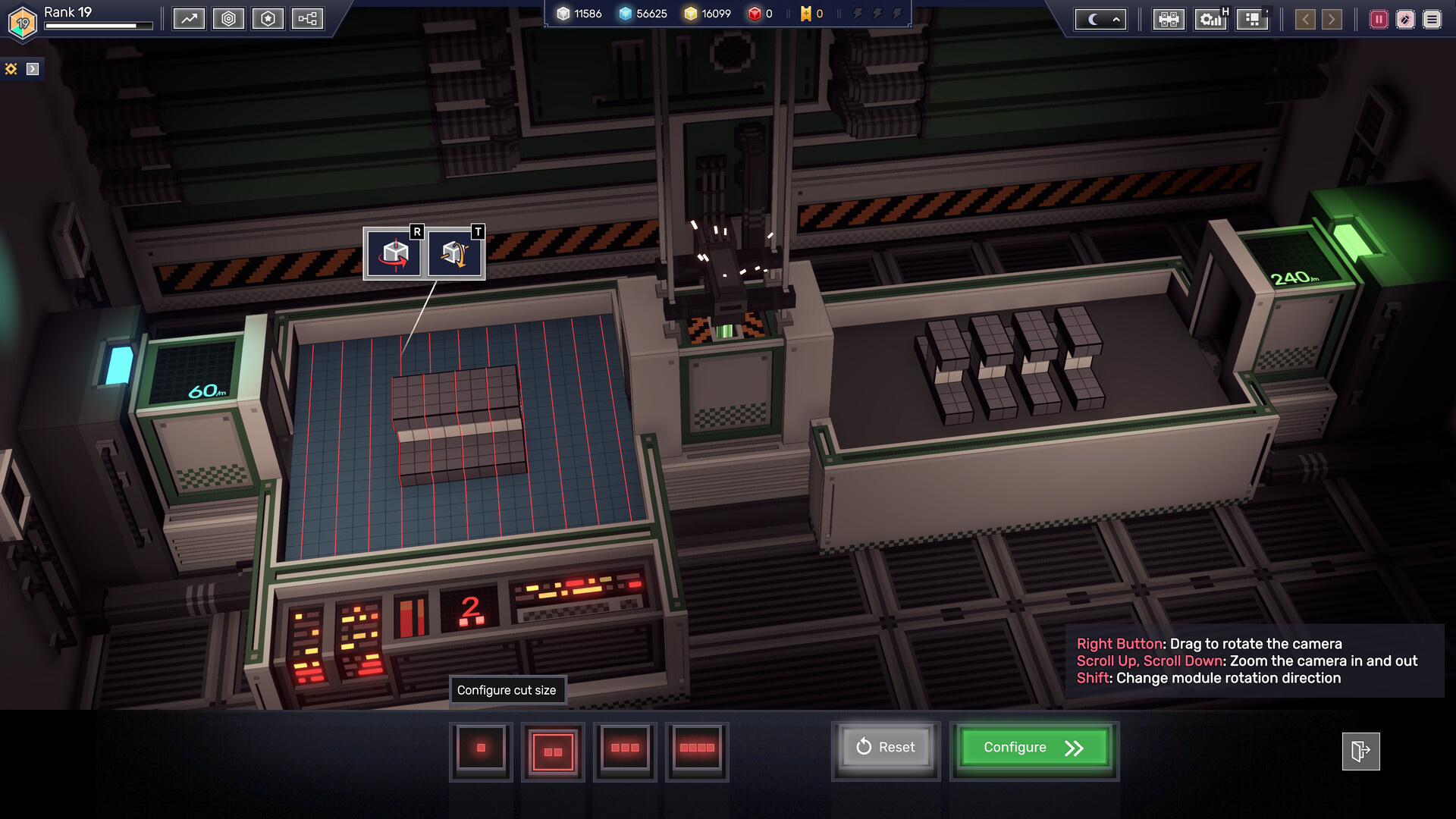1456x819 pixels.
Task: Open the settings performance icon marked H
Action: [1210, 20]
